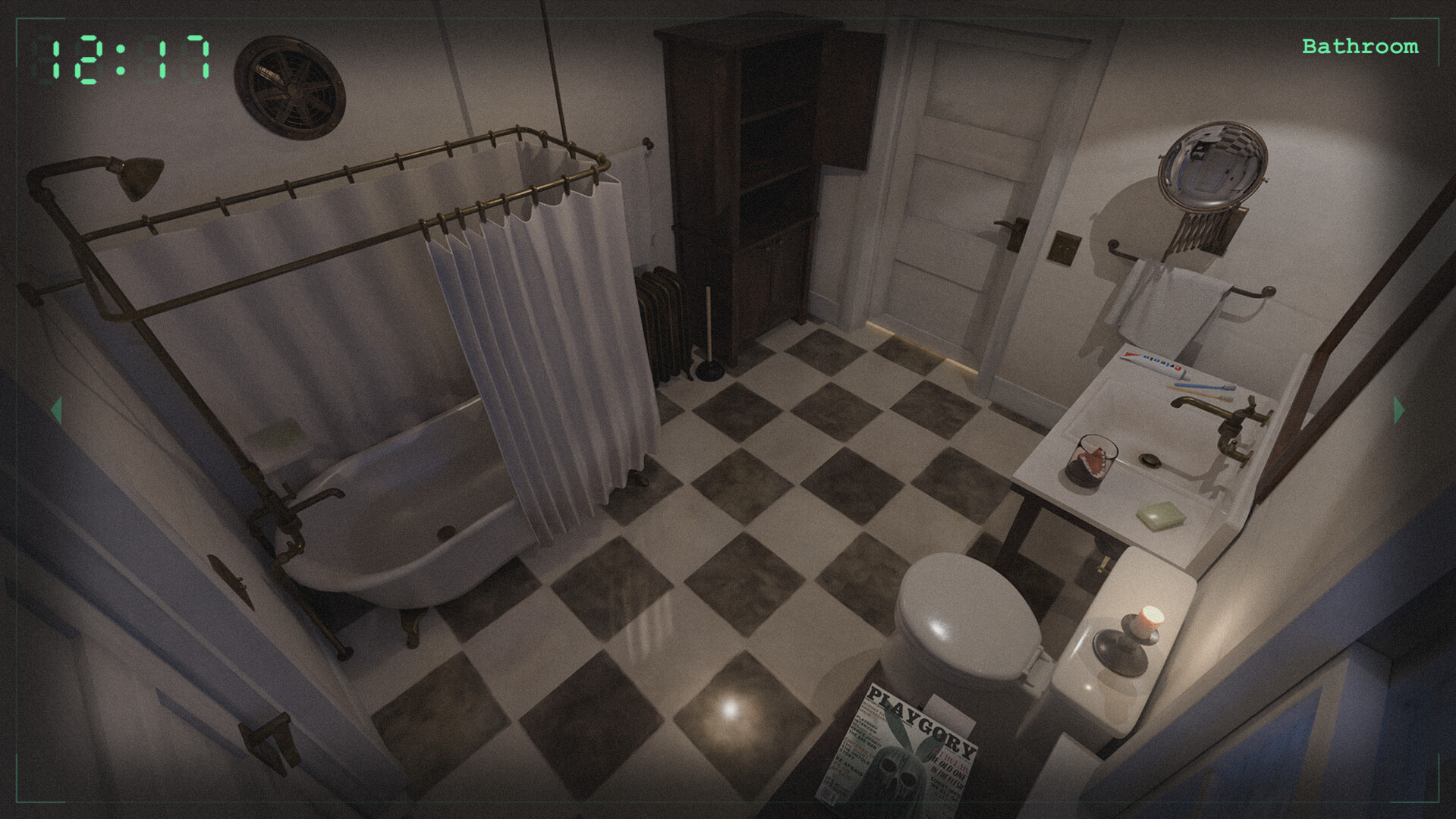Screen dimensions: 1456x819
Task: Select the Crienta toothpaste tube
Action: point(1153,364)
